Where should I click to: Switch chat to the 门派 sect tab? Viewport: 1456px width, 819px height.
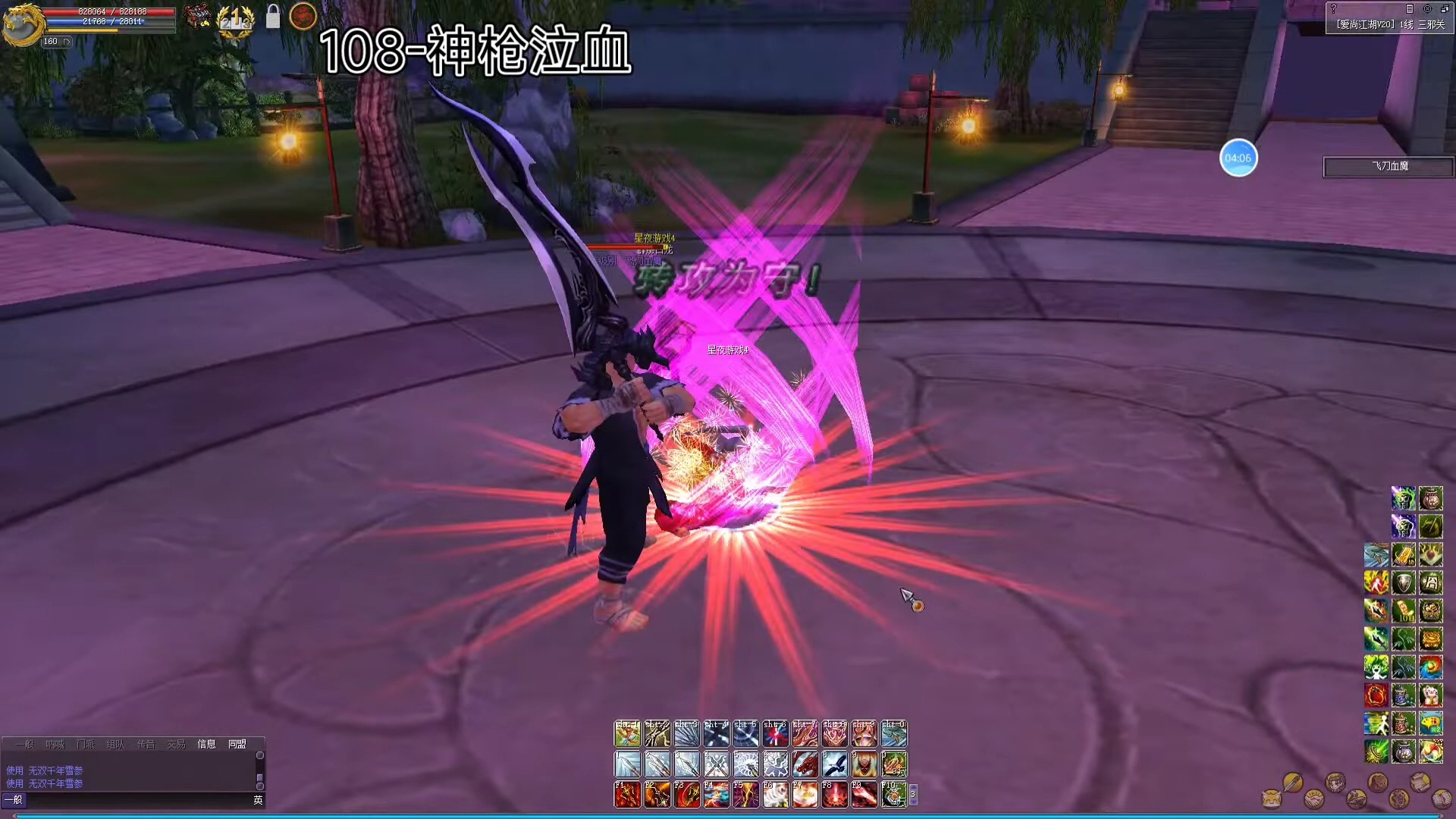pyautogui.click(x=86, y=745)
